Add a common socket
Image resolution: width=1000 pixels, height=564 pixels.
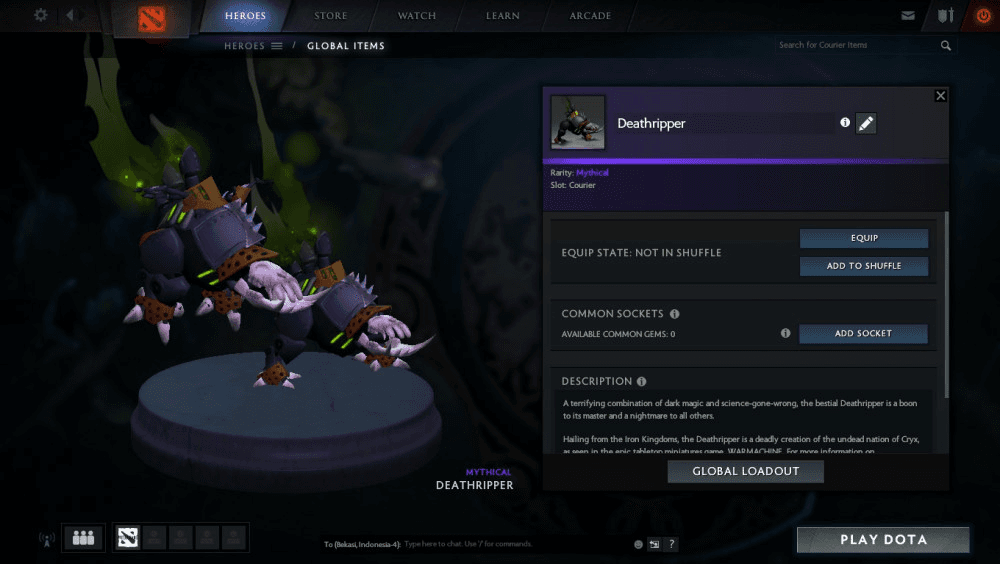click(863, 334)
